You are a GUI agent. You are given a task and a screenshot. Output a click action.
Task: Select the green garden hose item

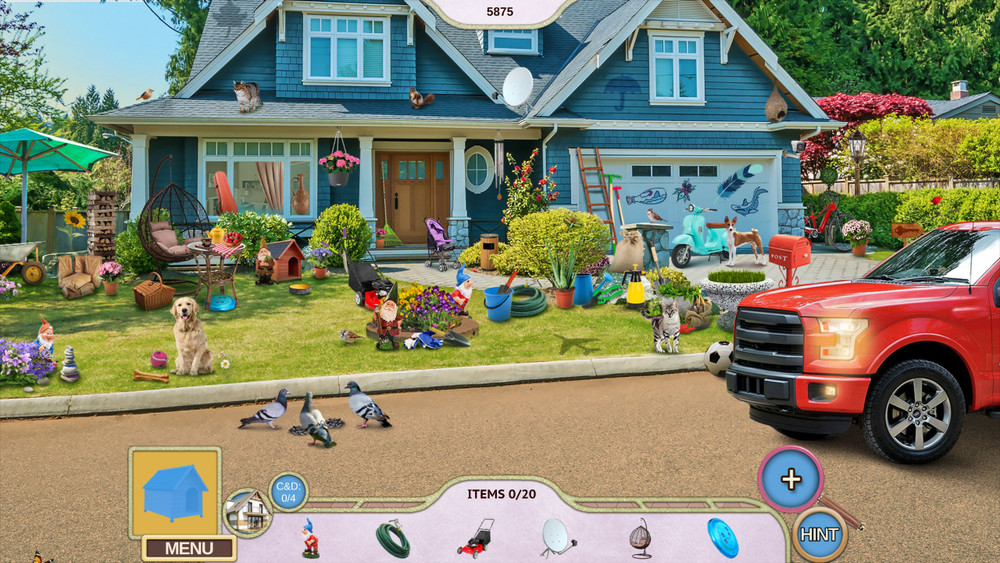click(393, 539)
